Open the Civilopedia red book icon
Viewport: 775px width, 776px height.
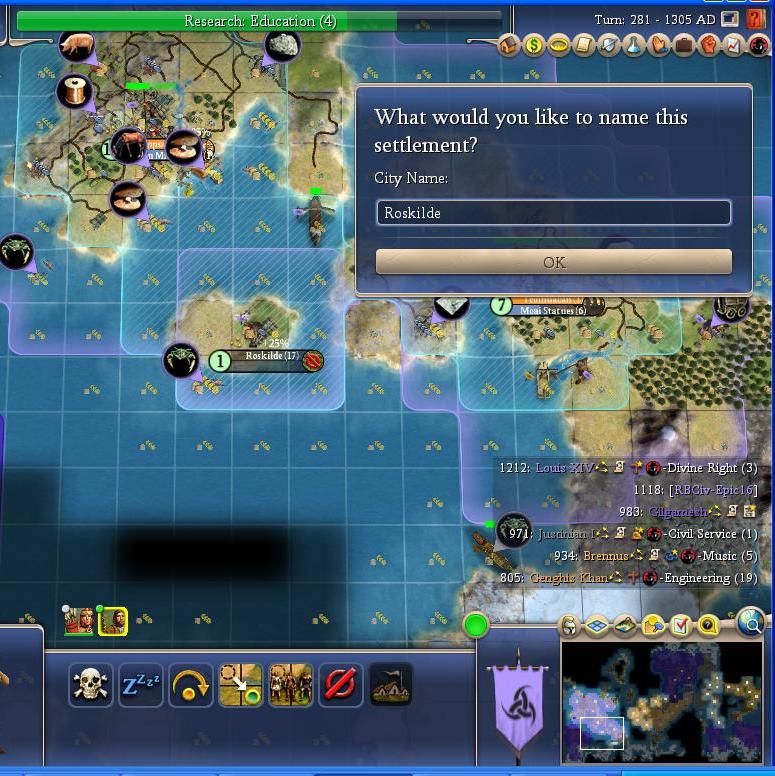tap(756, 18)
